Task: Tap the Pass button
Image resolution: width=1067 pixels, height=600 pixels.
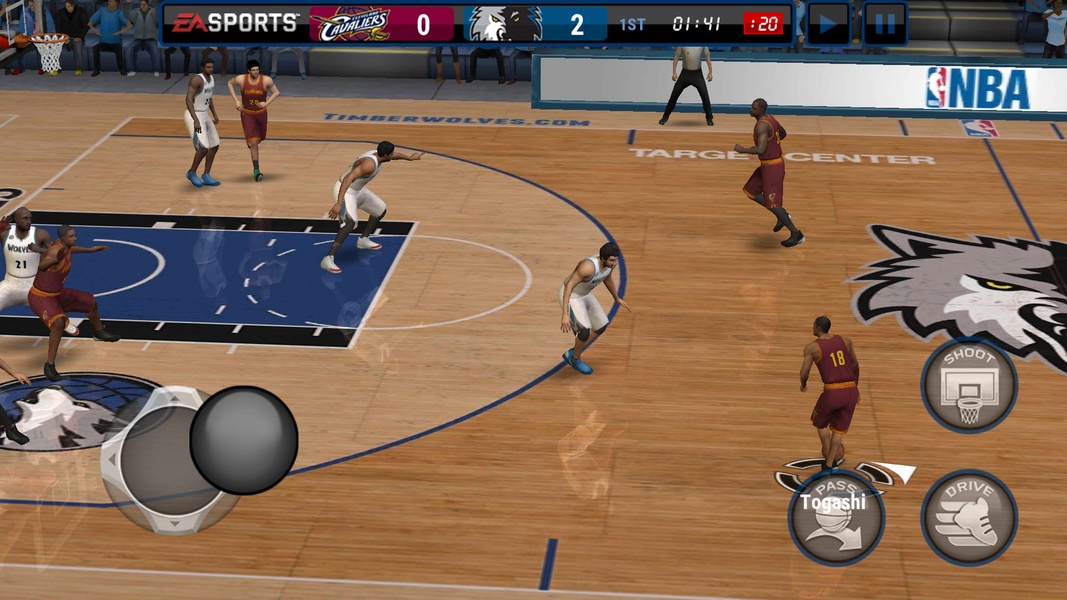Action: point(836,519)
